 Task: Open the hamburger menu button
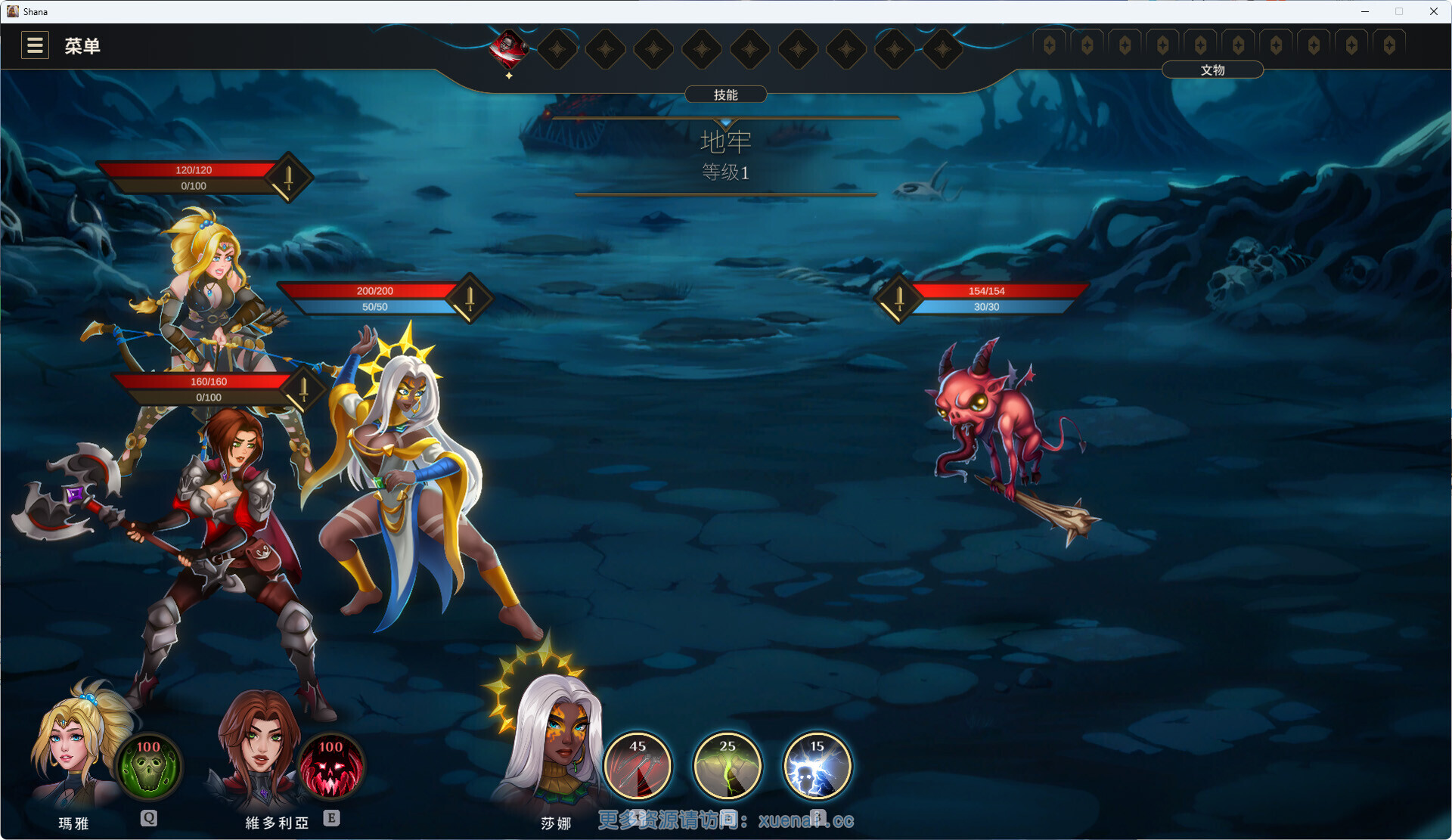click(x=35, y=45)
